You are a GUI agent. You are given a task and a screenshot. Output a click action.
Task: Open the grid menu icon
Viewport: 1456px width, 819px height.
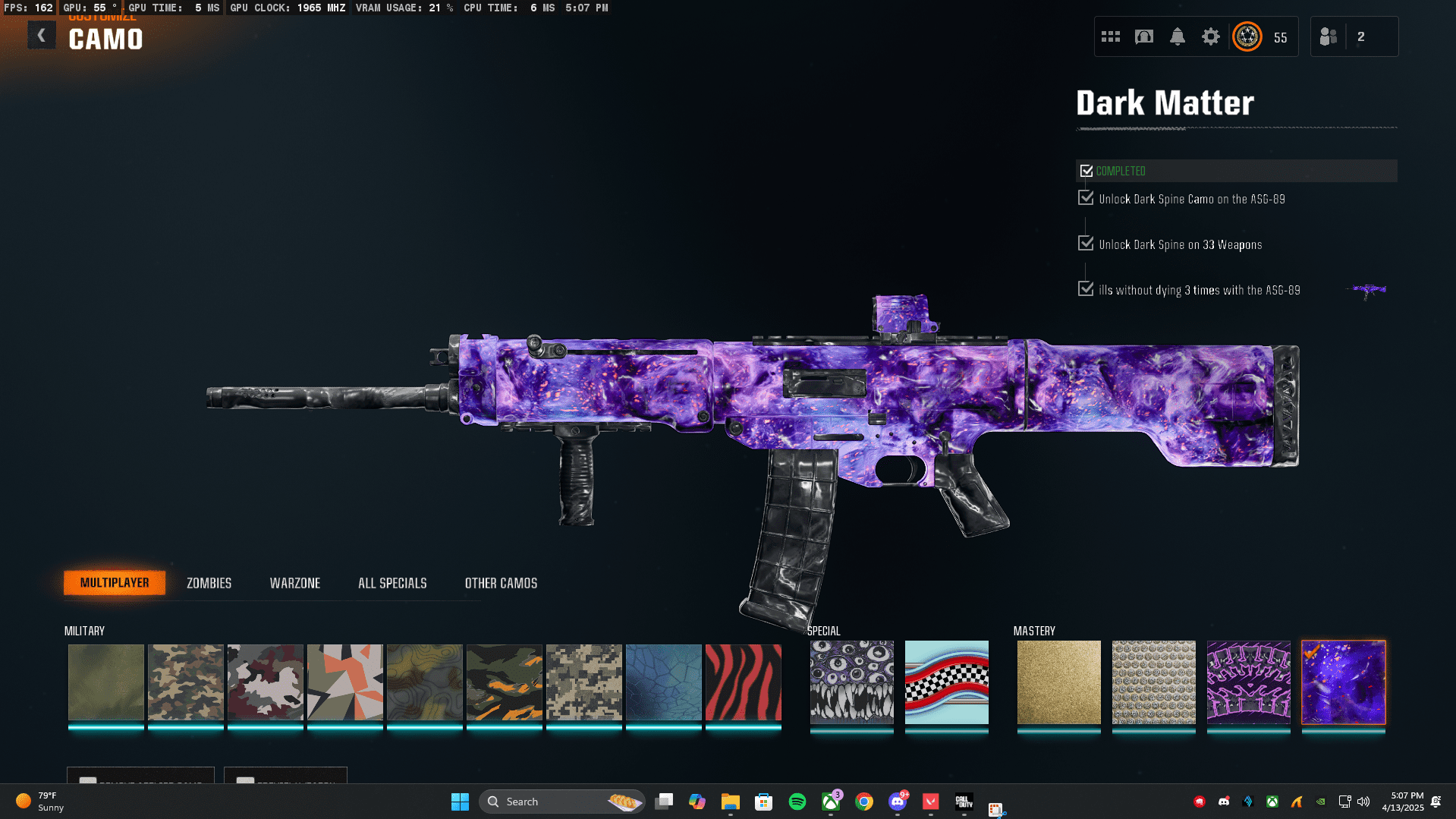(1110, 36)
